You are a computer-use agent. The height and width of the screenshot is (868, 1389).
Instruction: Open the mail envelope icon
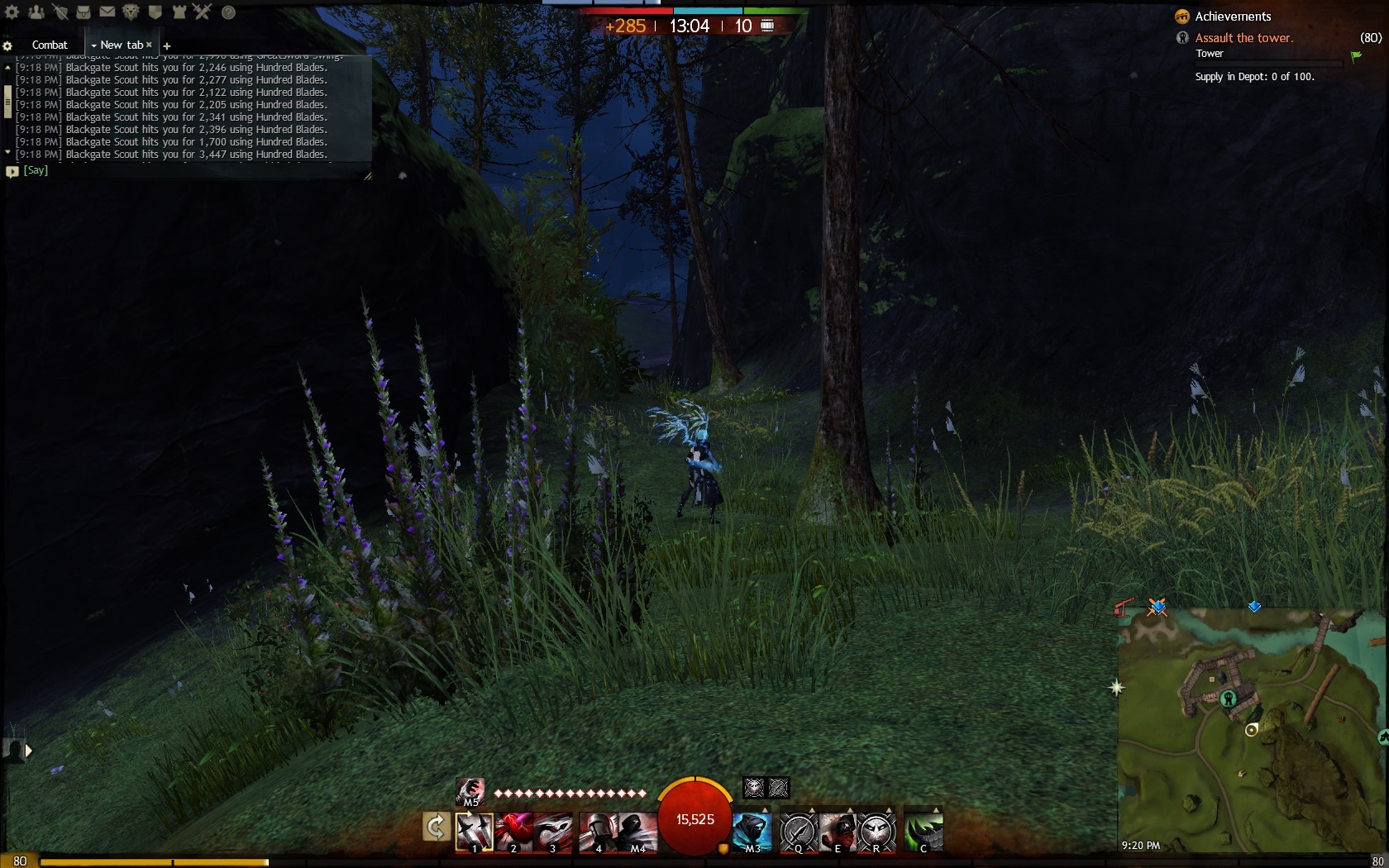(x=107, y=12)
